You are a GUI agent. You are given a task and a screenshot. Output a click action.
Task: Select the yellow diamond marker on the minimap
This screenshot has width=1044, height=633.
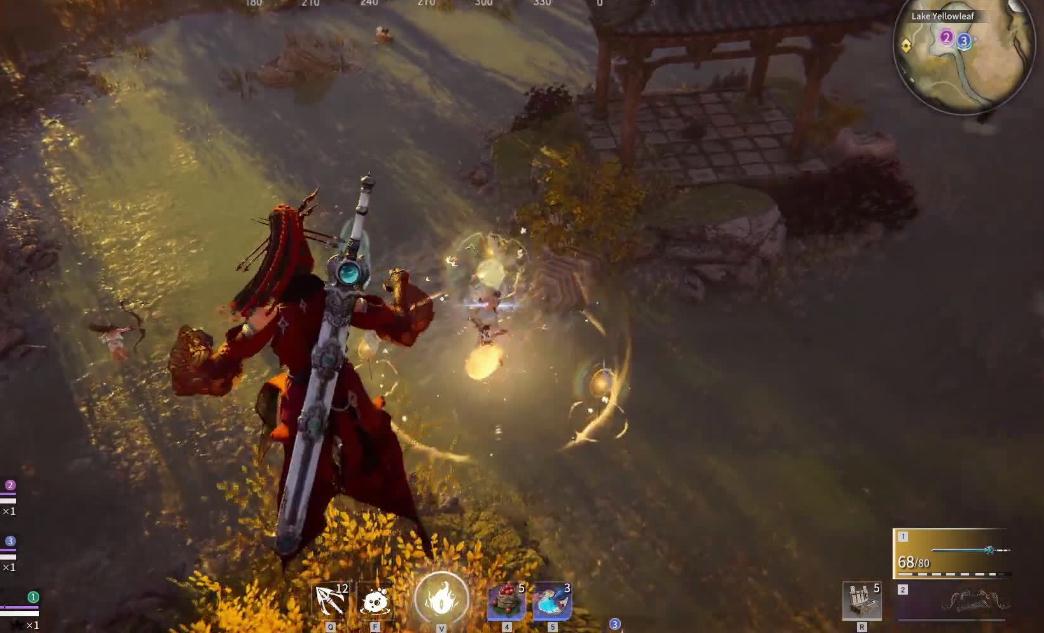point(906,45)
